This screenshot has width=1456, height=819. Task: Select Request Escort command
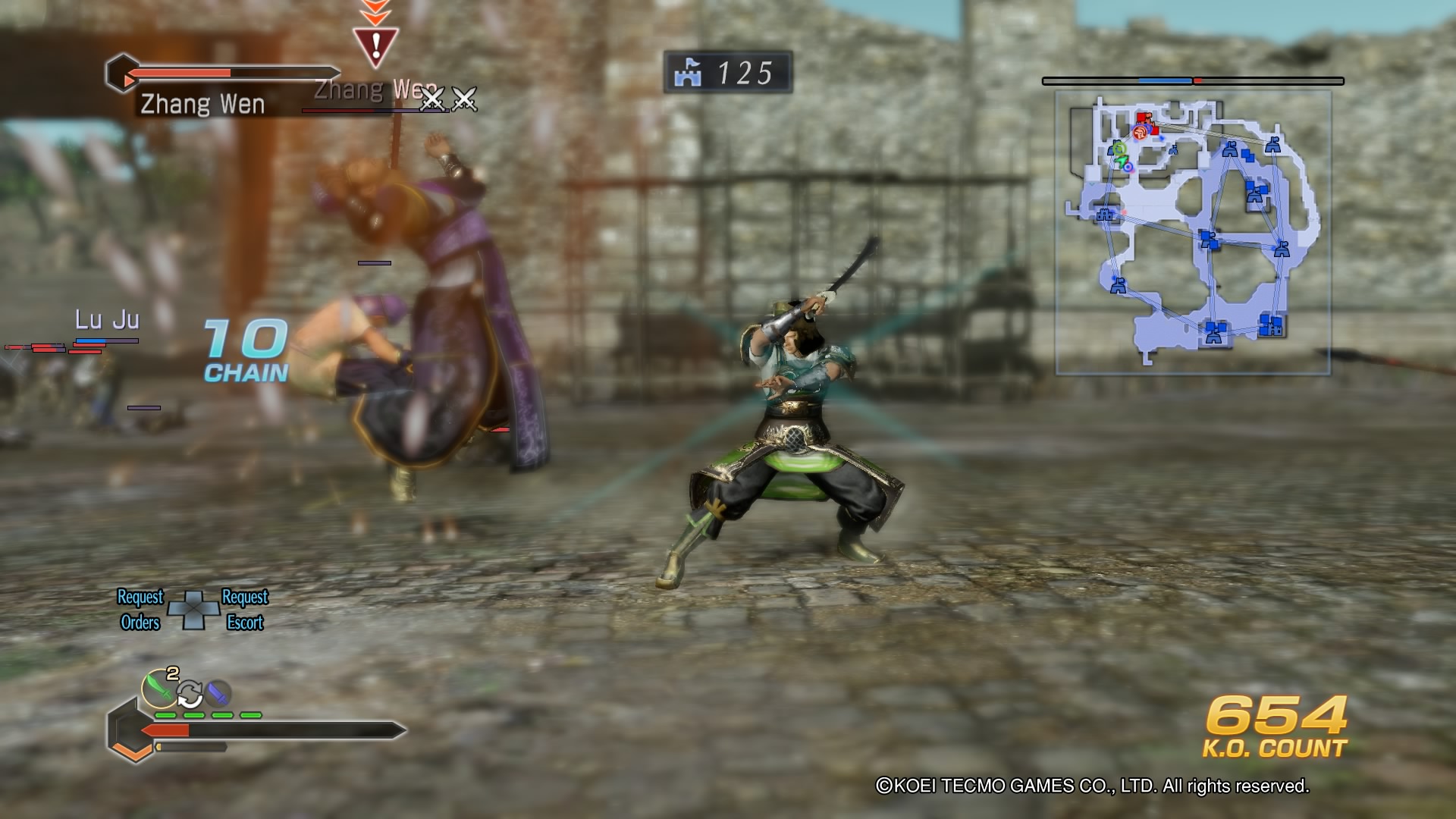244,610
